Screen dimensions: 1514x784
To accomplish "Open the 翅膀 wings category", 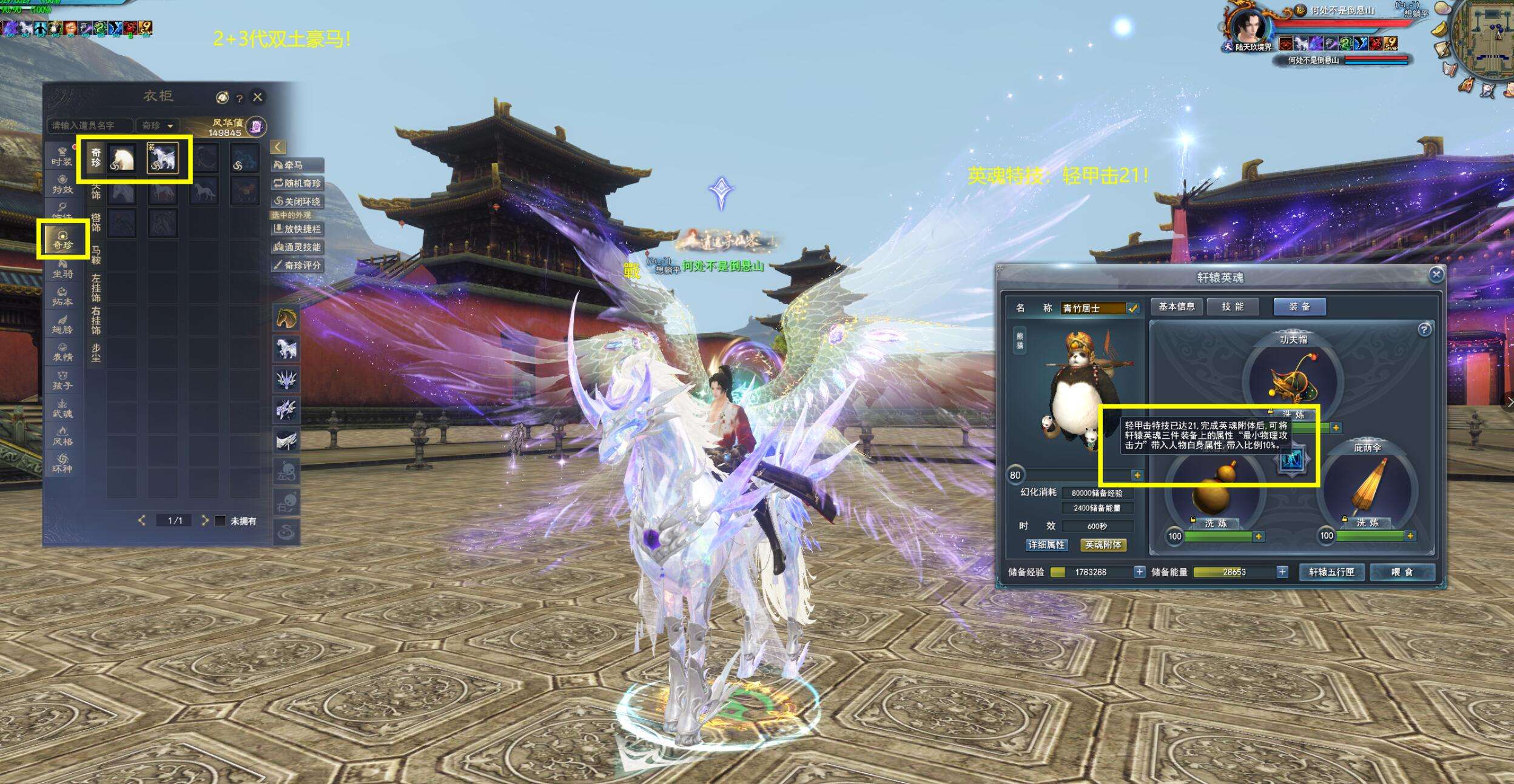I will point(62,324).
